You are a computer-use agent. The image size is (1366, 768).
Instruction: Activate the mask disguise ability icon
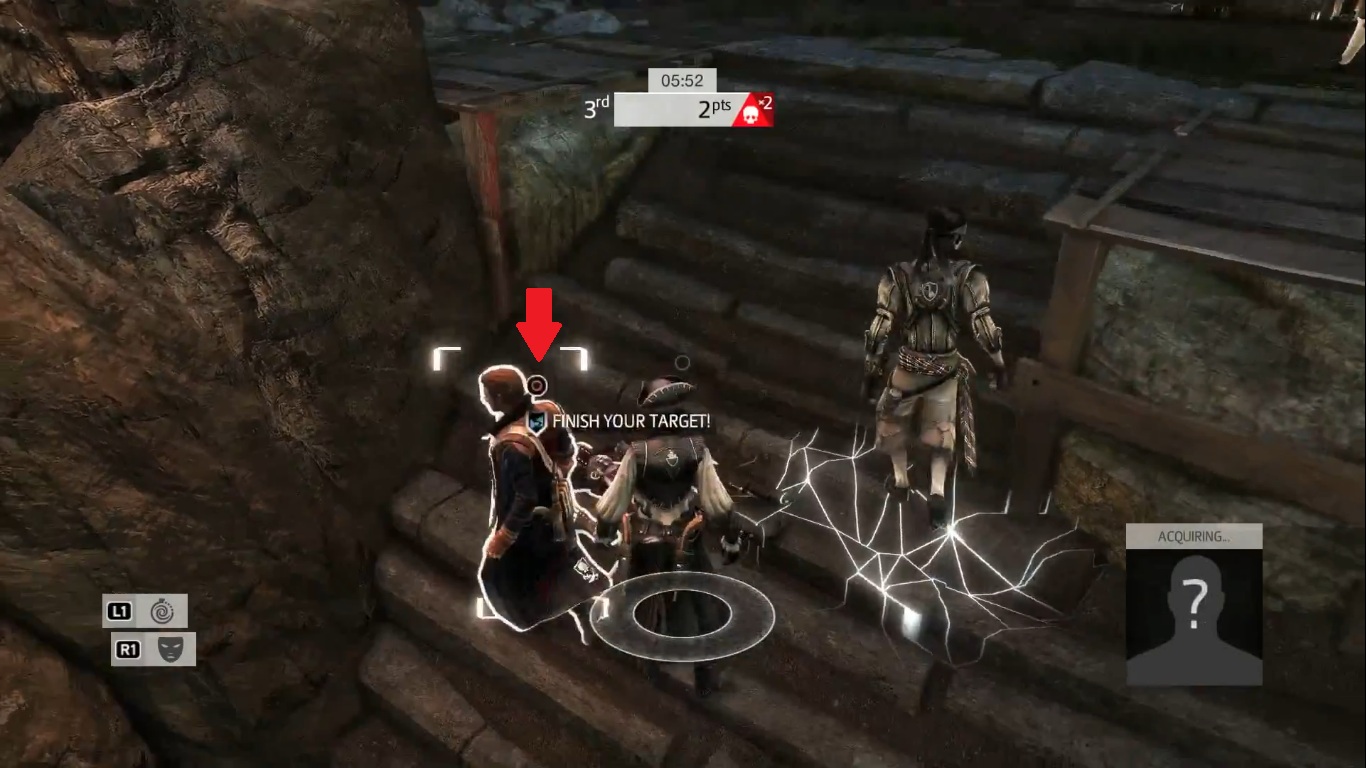click(169, 649)
